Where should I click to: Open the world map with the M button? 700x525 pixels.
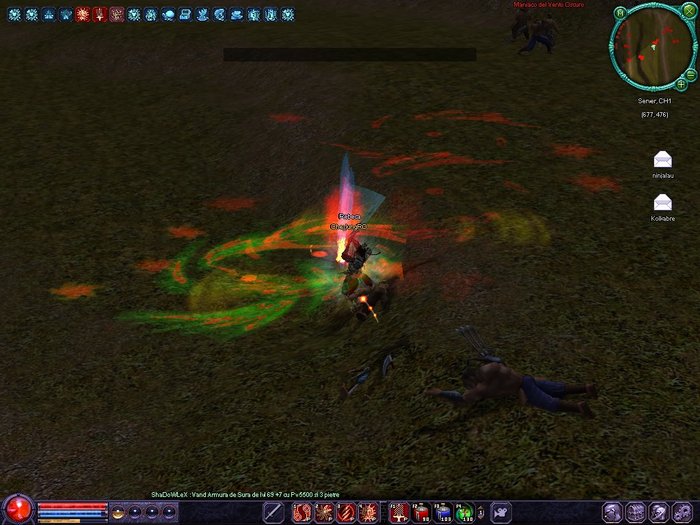click(621, 13)
